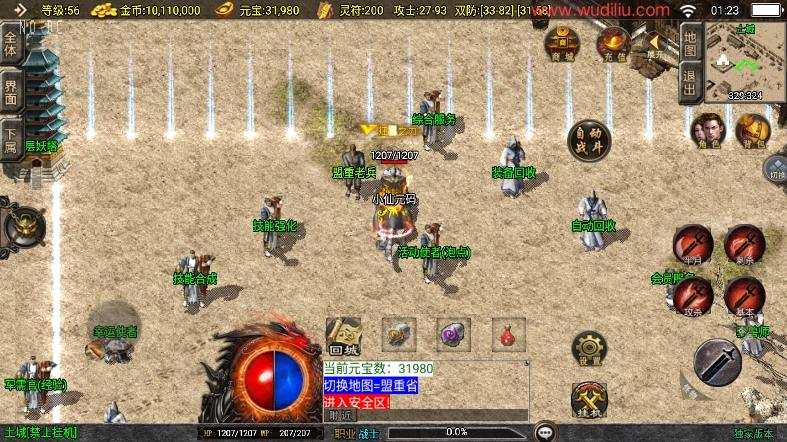Open the 设置 settings gear
This screenshot has width=787, height=442.
tap(588, 347)
